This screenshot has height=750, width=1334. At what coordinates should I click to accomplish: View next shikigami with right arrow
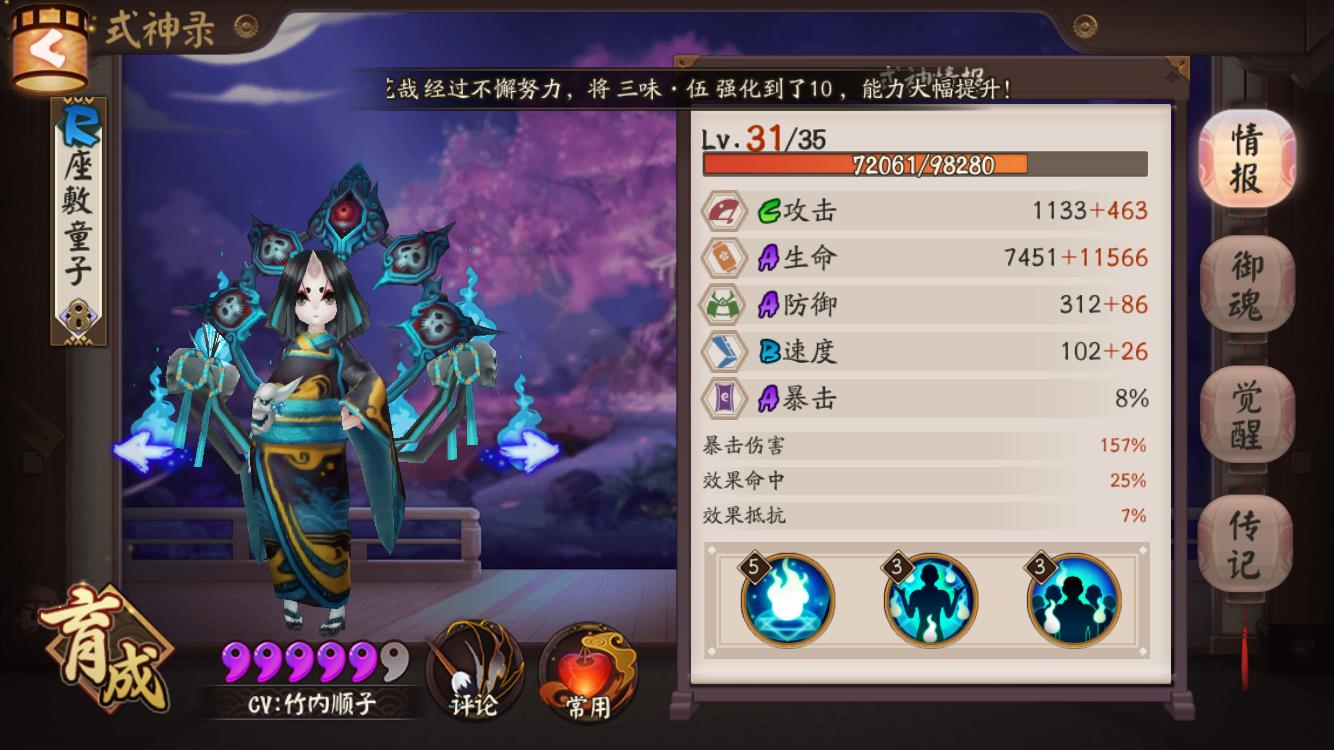point(529,452)
